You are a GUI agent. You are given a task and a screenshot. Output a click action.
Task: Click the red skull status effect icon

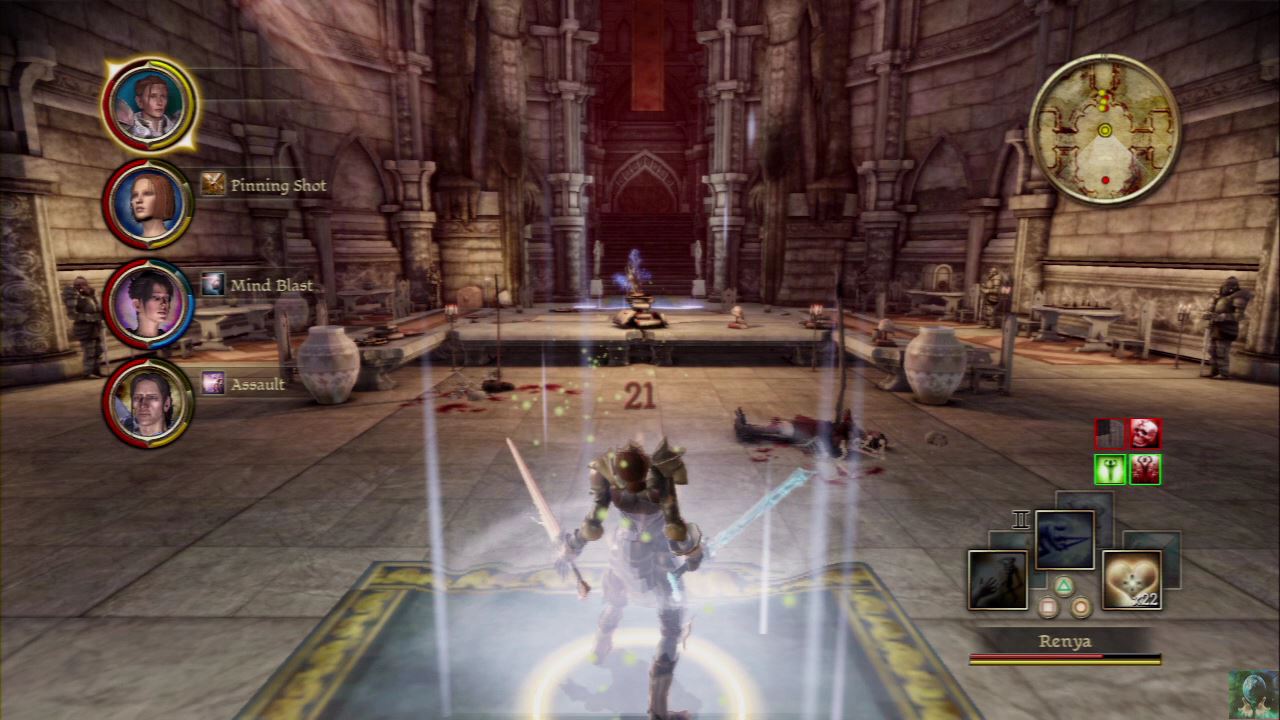(x=1145, y=433)
